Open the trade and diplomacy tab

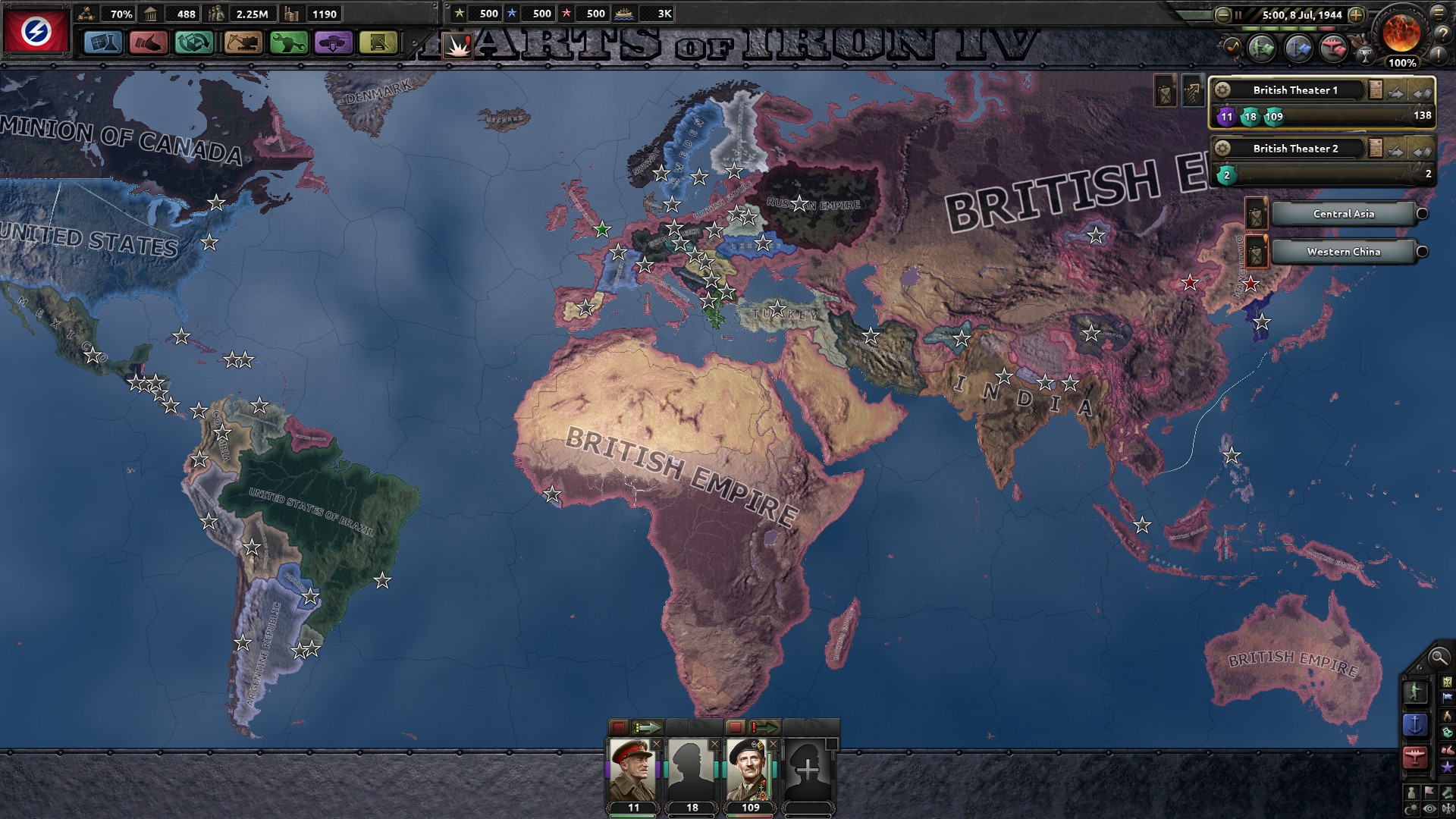click(x=196, y=42)
